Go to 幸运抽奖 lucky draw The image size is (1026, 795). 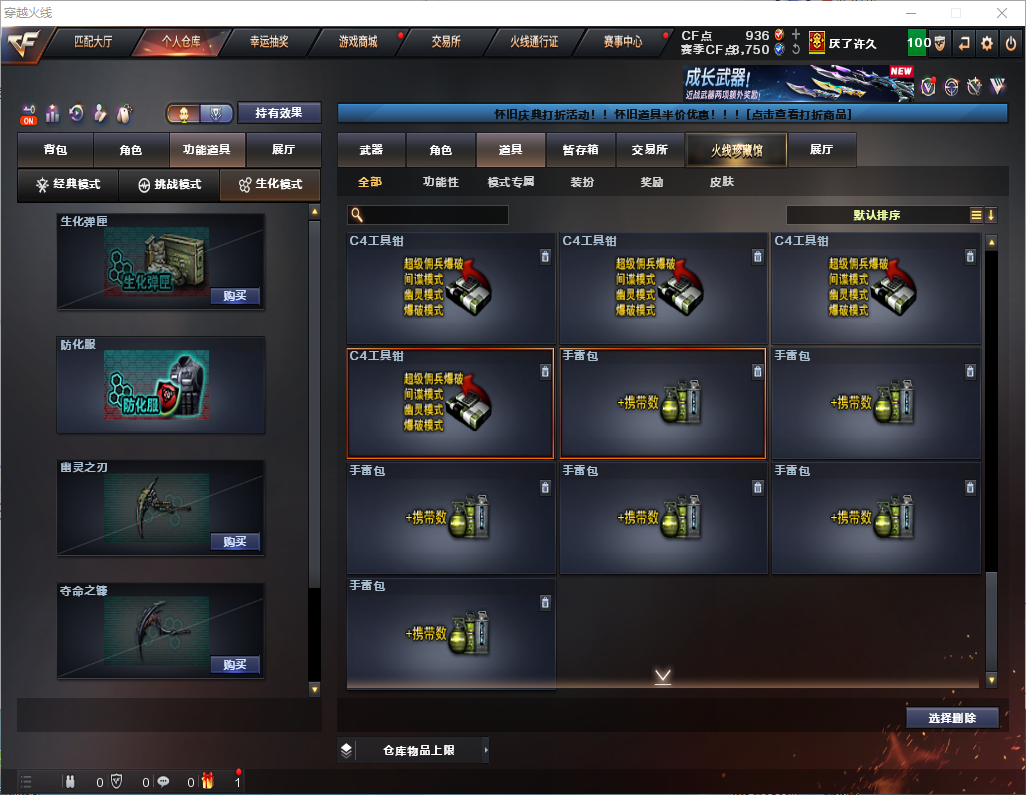(x=269, y=42)
